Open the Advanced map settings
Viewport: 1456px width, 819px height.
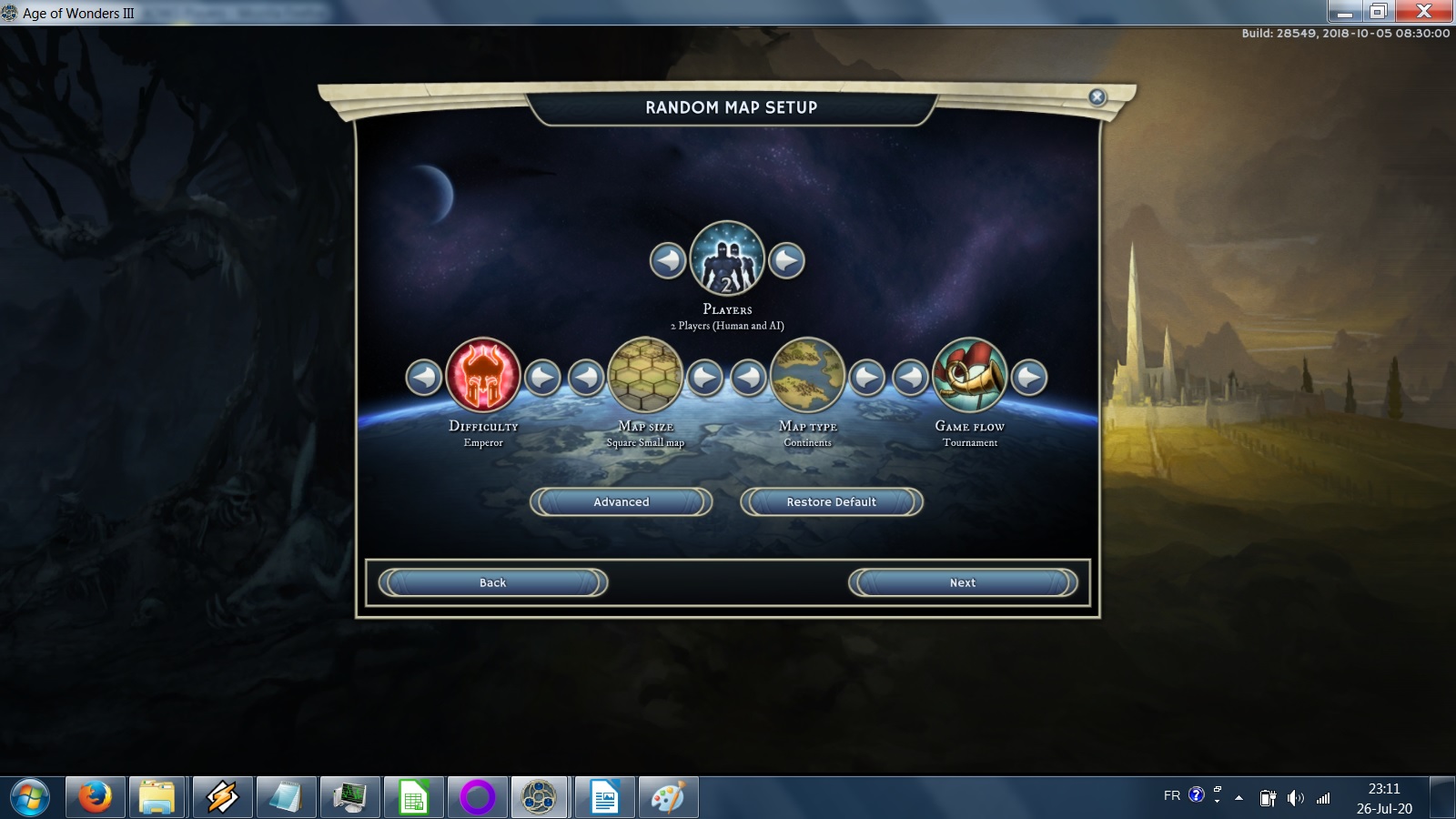[621, 501]
